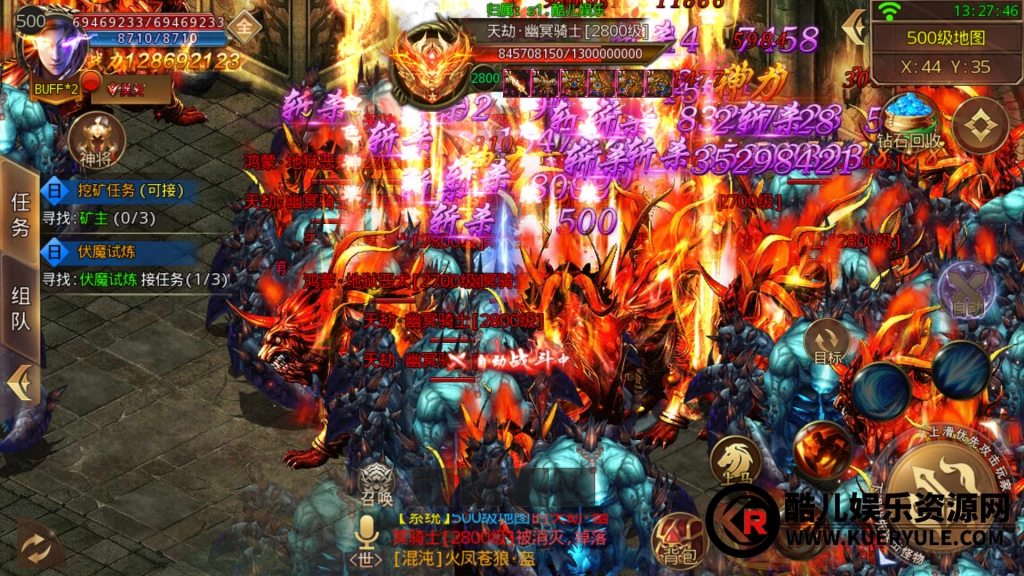Open the 500级地图 map panel
Image resolution: width=1024 pixels, height=576 pixels.
pos(946,38)
